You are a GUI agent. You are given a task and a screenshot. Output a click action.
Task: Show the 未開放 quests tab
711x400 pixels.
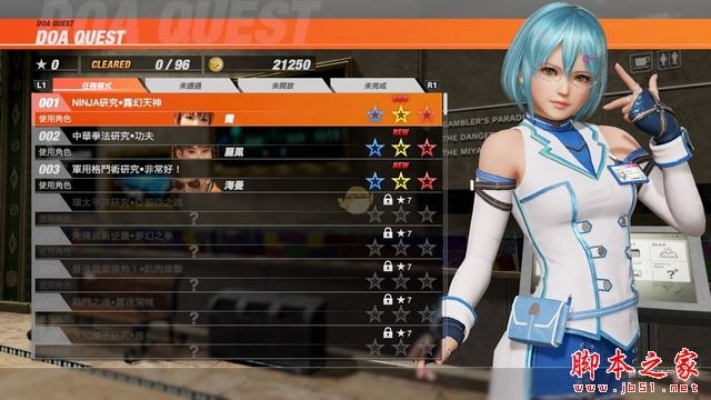282,86
